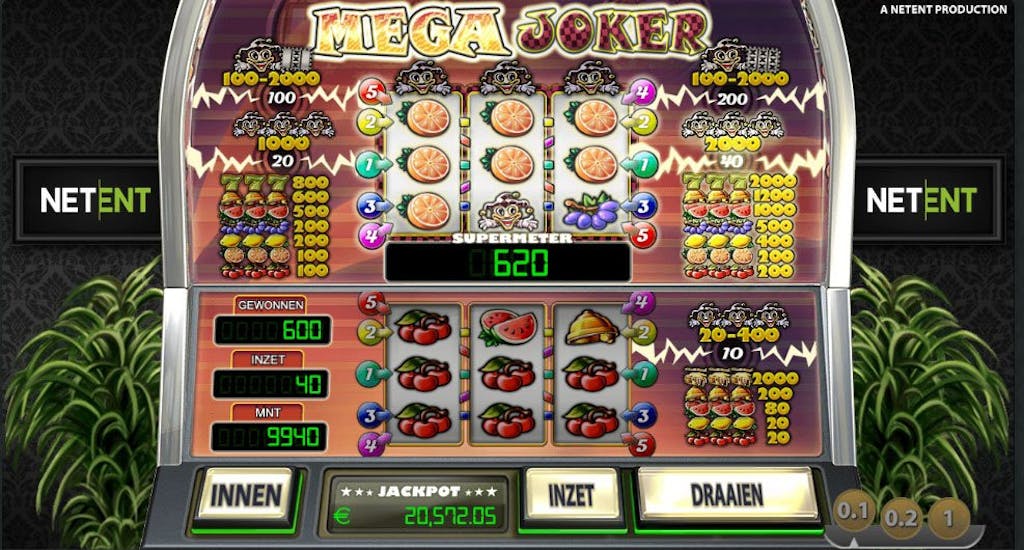Select the 0.1 coin value

(852, 513)
